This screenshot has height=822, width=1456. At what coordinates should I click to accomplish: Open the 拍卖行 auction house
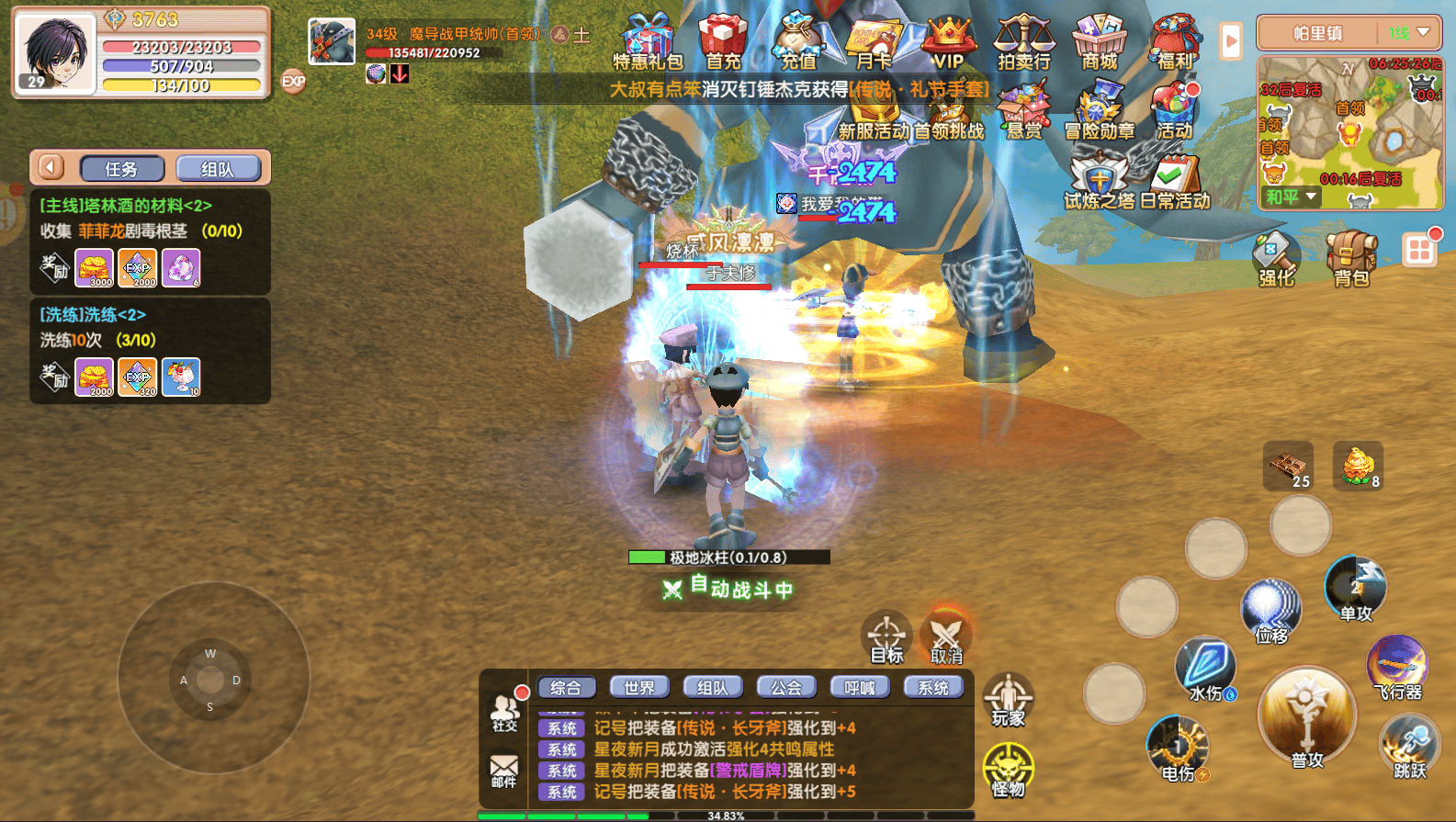point(1023,41)
